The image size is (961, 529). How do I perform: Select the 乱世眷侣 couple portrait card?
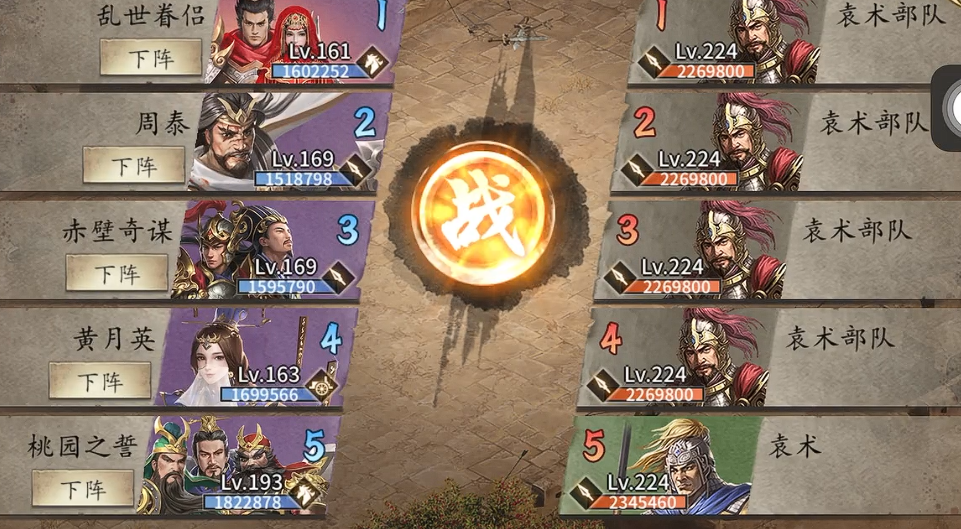click(x=290, y=40)
